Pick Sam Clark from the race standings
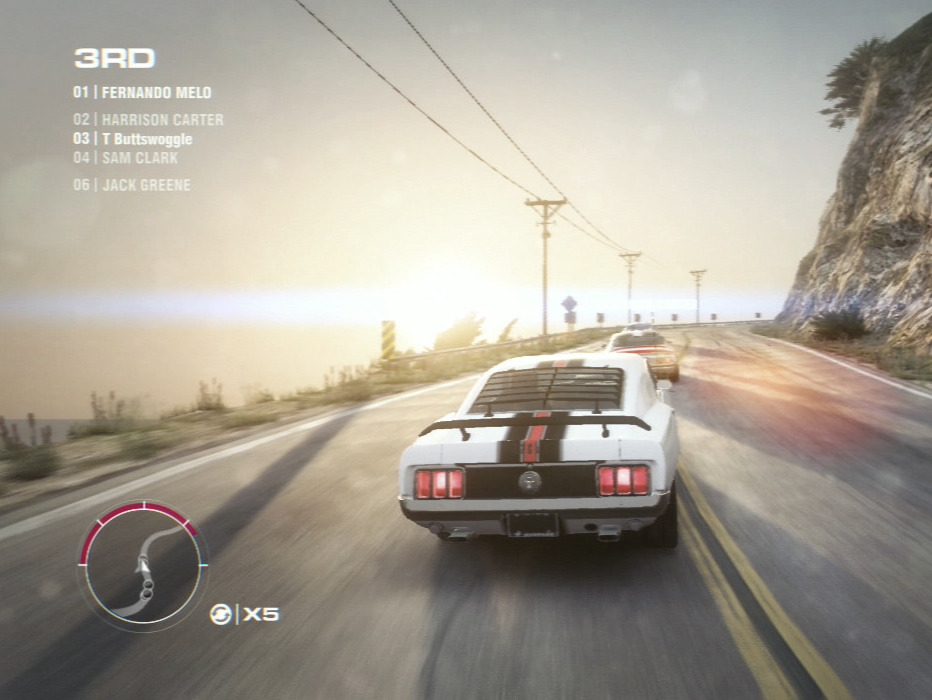 [125, 158]
